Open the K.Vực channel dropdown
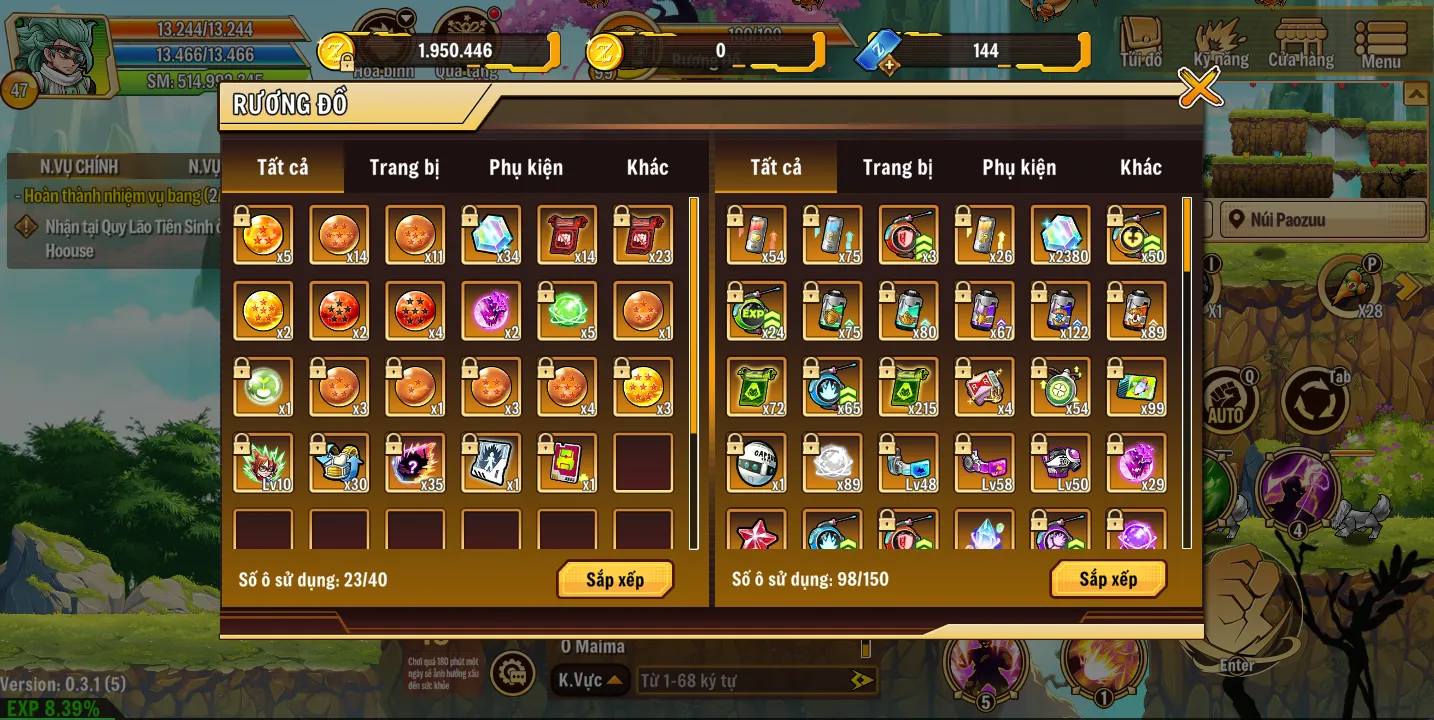 (x=590, y=678)
